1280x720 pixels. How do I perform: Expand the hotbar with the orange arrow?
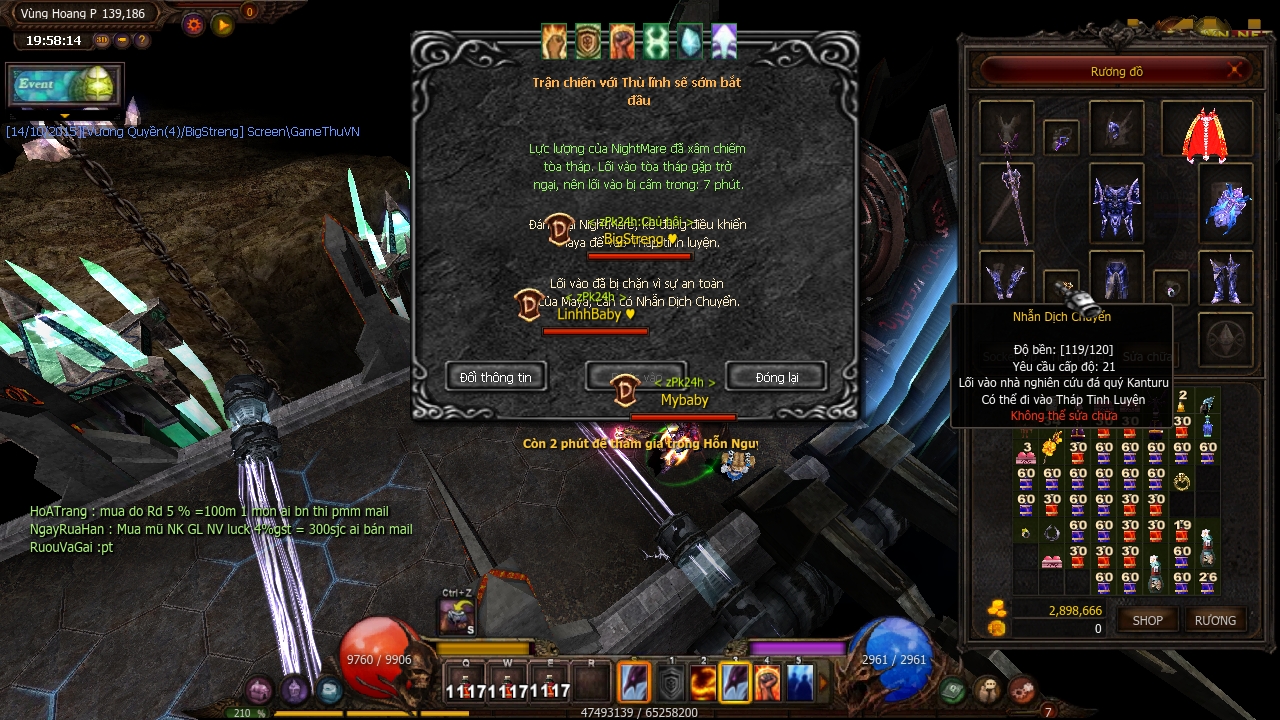coord(823,682)
